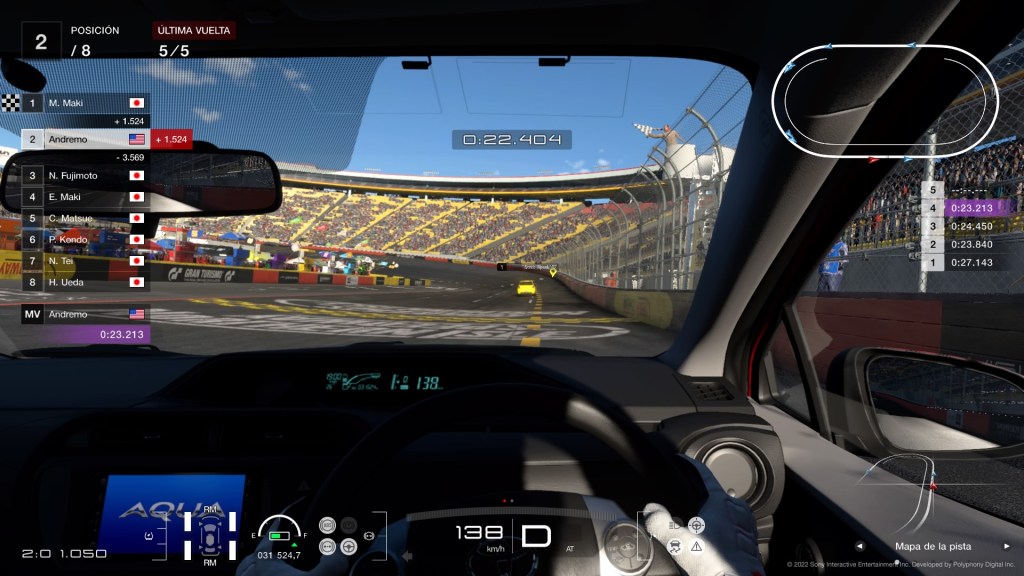Click the MV best lap panel for Andremo

86,324
